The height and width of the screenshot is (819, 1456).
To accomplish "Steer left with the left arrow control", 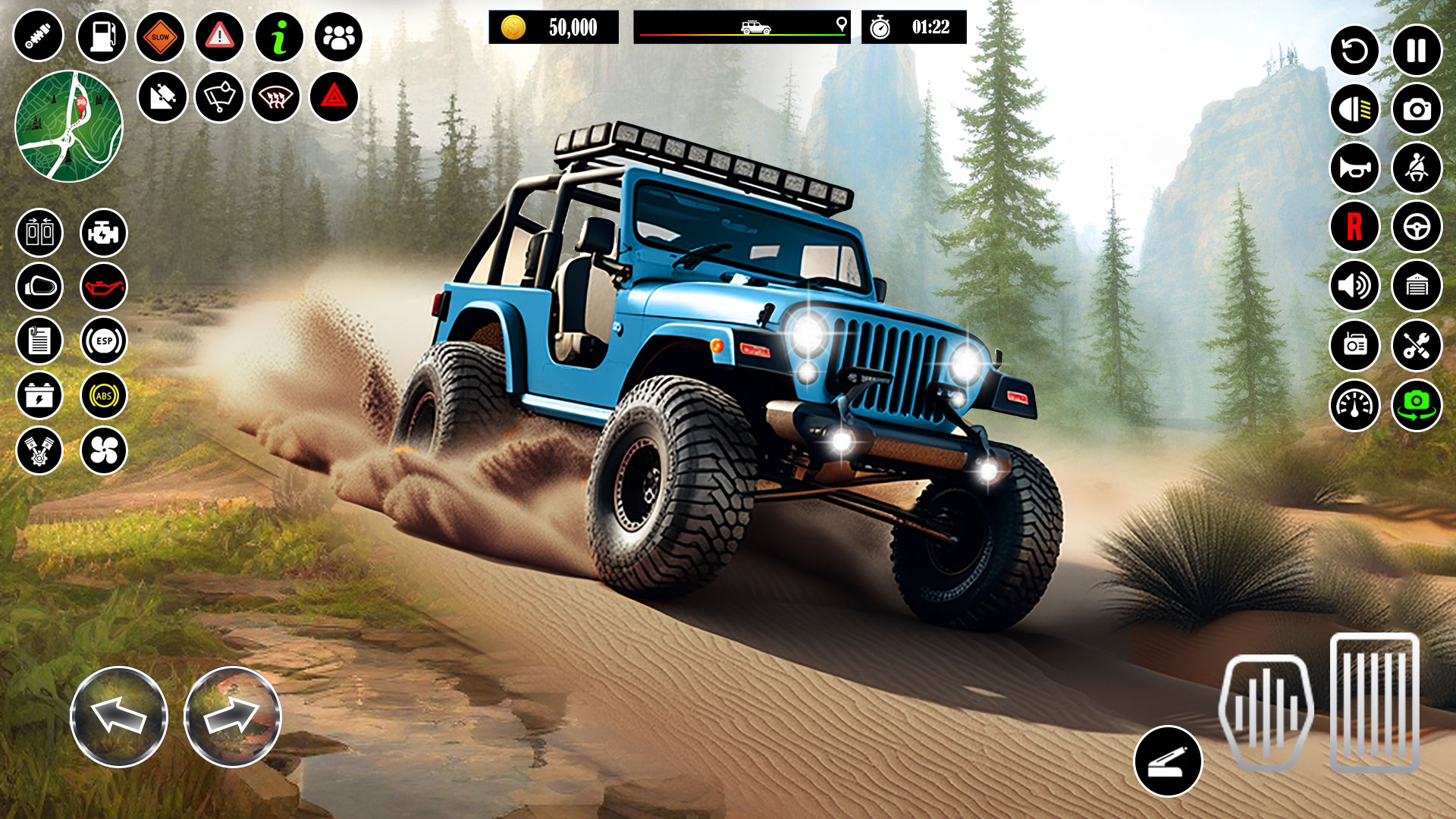I will (x=118, y=717).
